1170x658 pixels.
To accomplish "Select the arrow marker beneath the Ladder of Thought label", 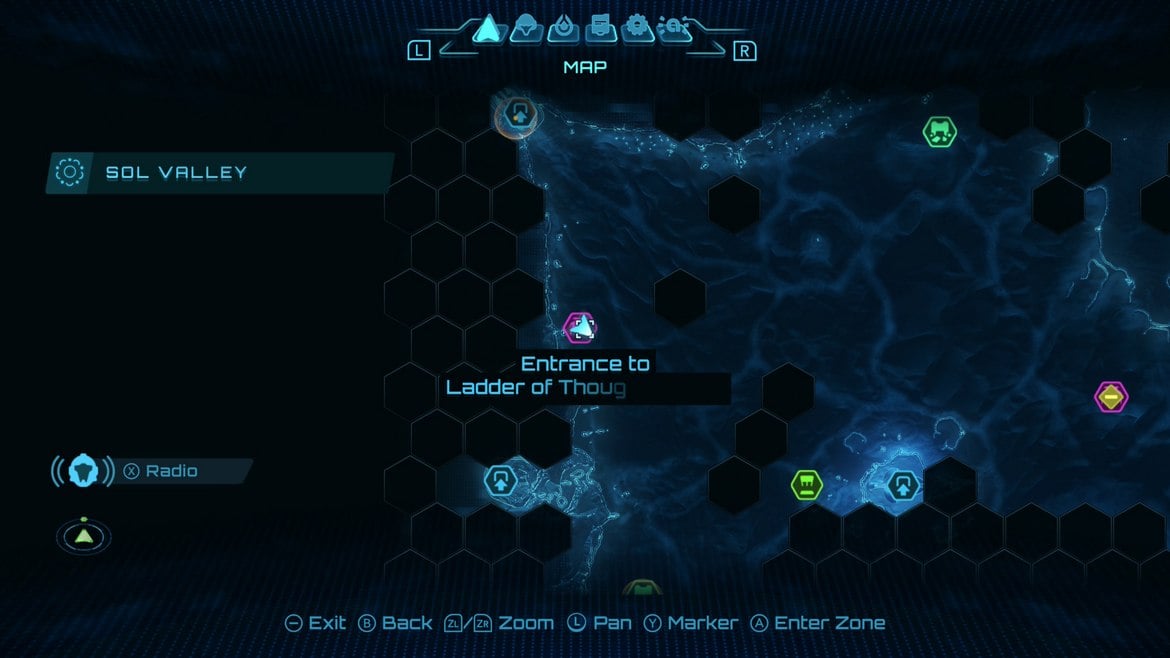I will (x=500, y=480).
